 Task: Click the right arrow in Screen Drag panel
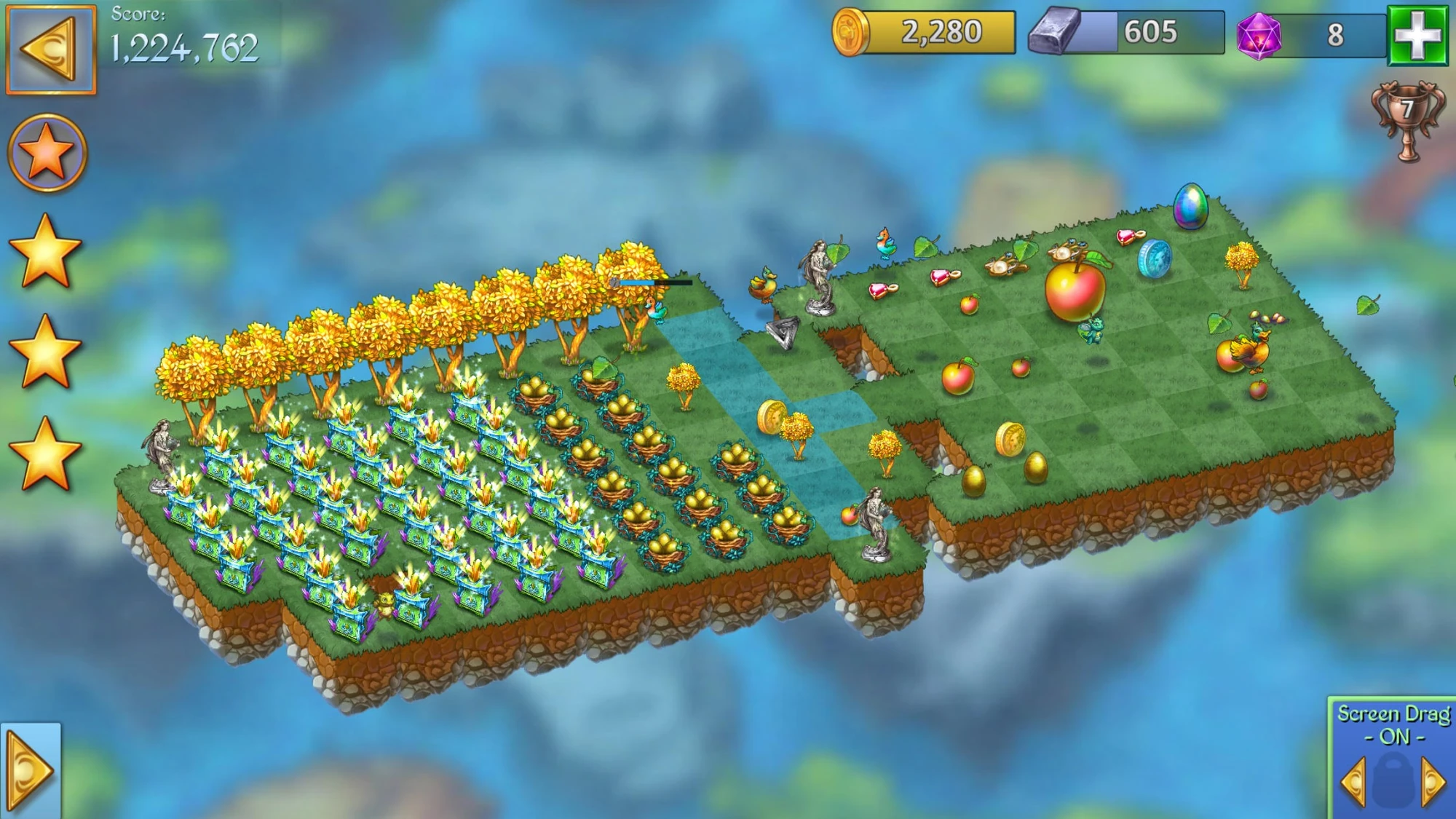[1431, 780]
